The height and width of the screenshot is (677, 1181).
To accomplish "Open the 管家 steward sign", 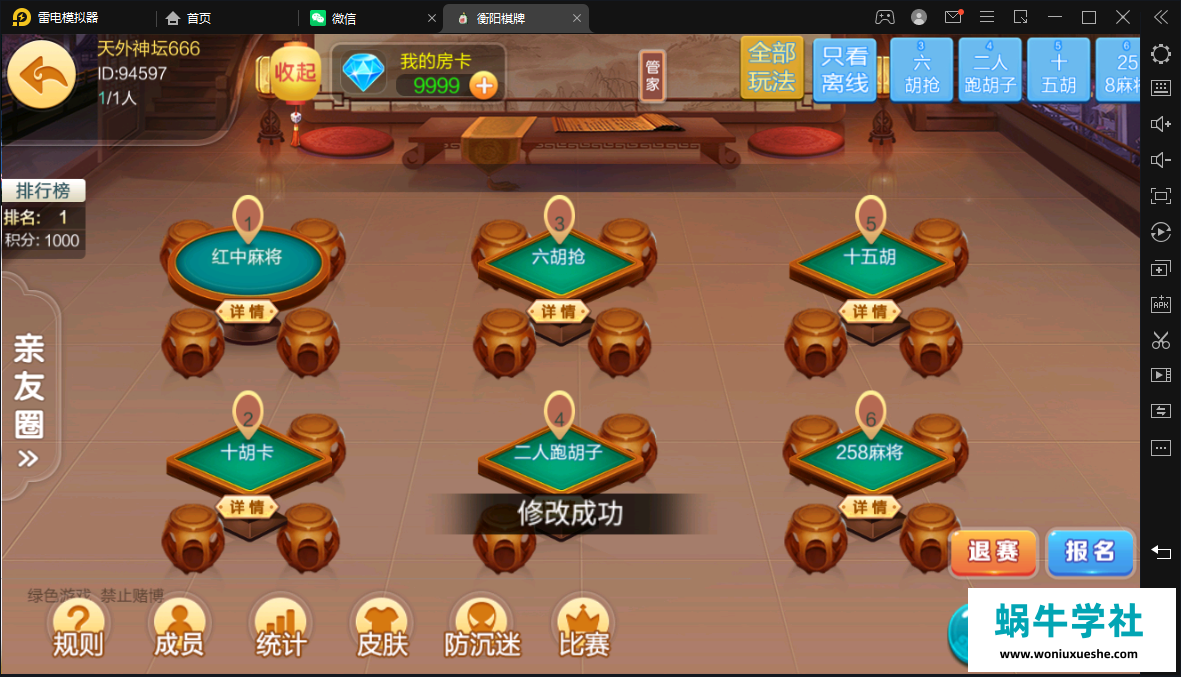I will point(652,75).
